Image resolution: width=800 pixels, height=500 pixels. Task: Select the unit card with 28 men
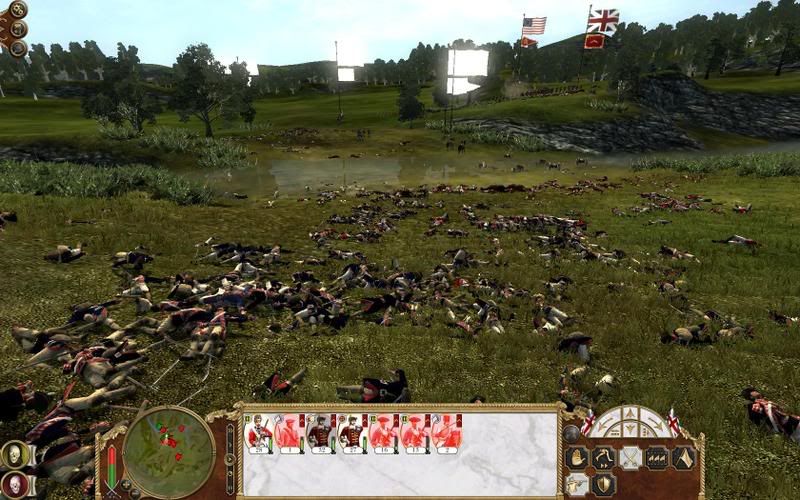258,432
